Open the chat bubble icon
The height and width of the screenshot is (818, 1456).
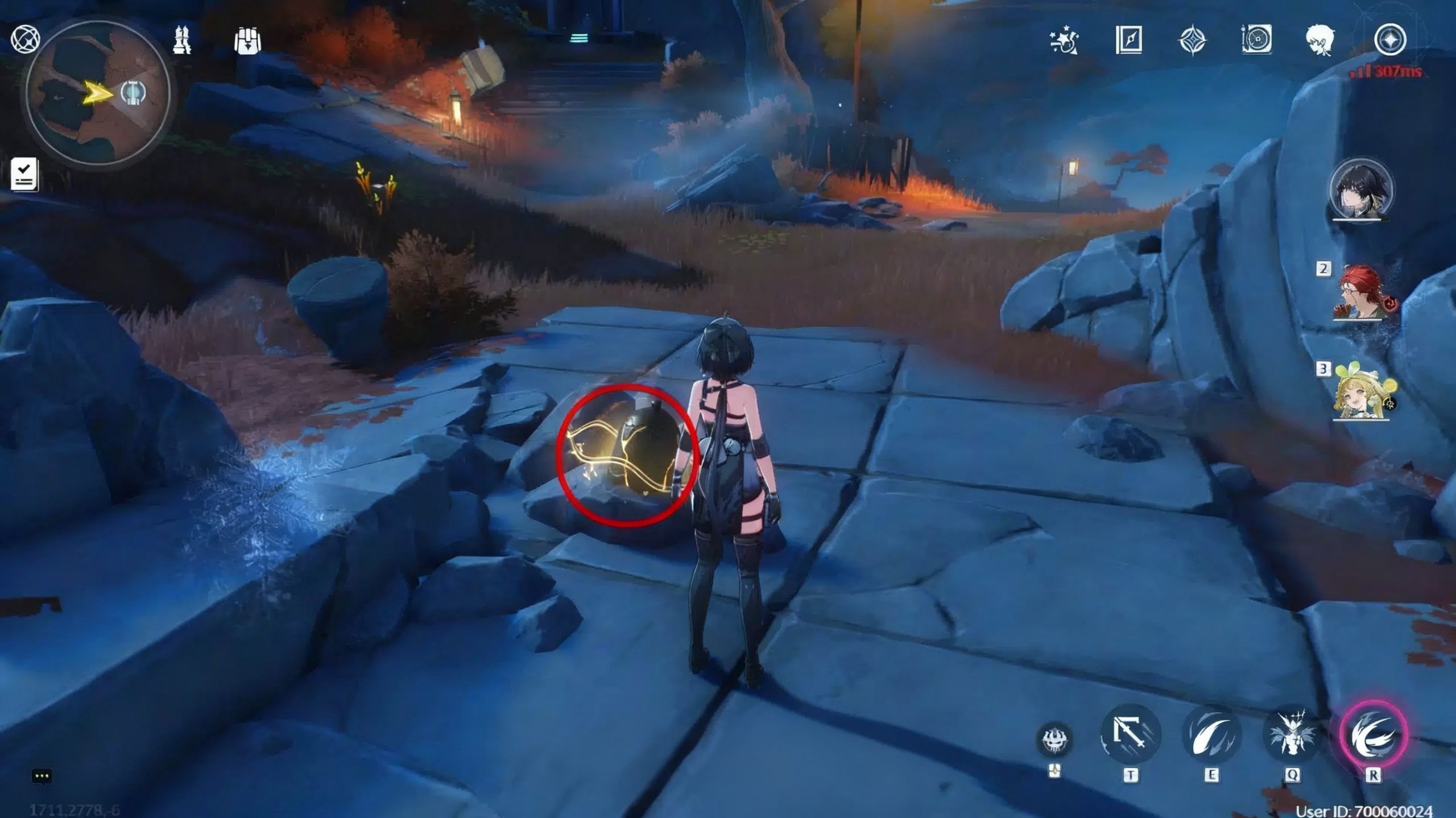[42, 776]
